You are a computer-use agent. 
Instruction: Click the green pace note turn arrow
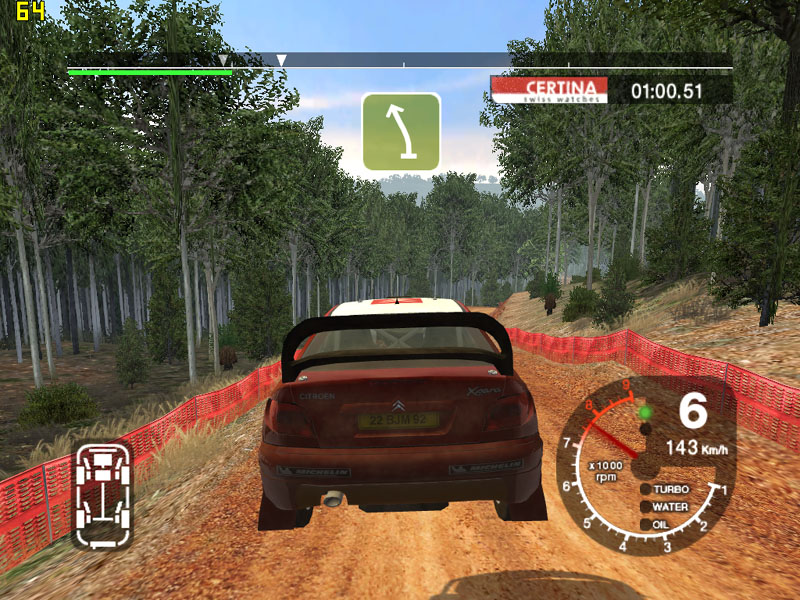coord(401,131)
